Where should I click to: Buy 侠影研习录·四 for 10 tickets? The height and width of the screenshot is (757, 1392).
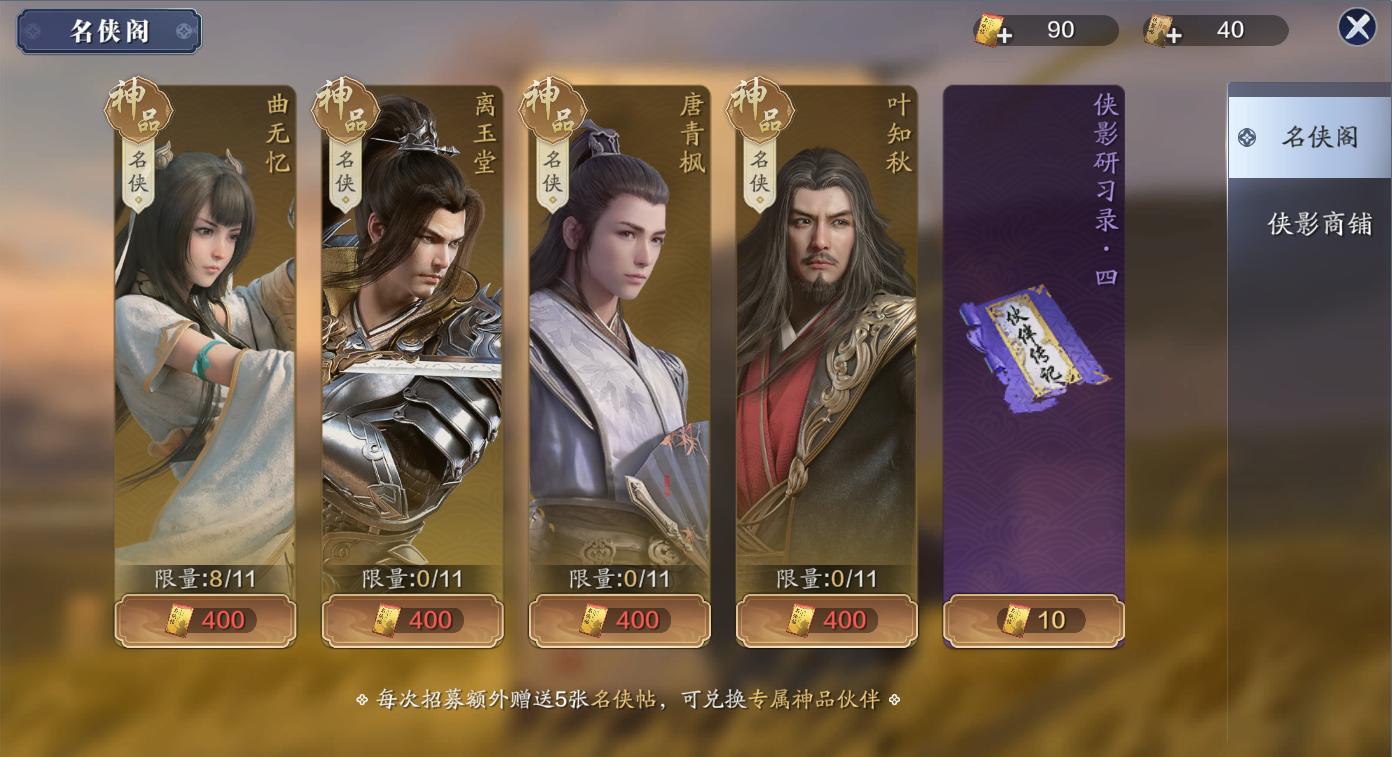pyautogui.click(x=1033, y=619)
